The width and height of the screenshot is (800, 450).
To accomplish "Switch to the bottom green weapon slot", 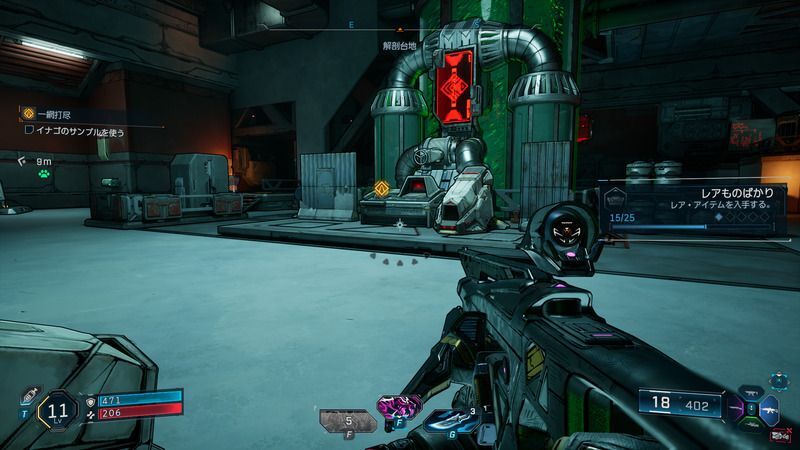I will pos(751,425).
